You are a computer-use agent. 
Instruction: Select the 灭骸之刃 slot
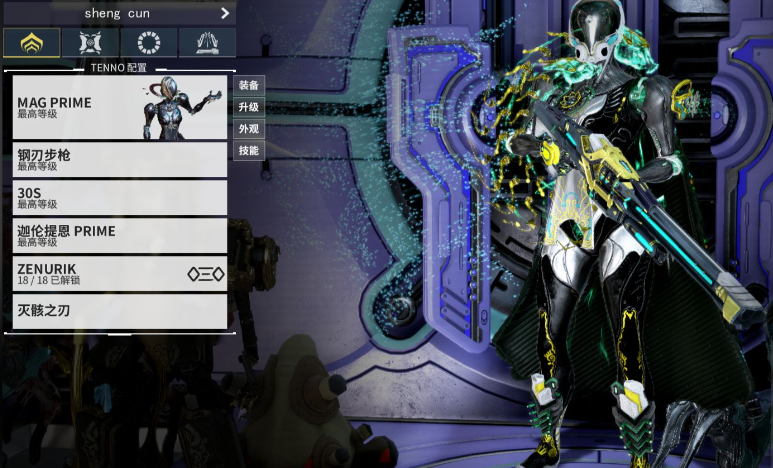[120, 311]
